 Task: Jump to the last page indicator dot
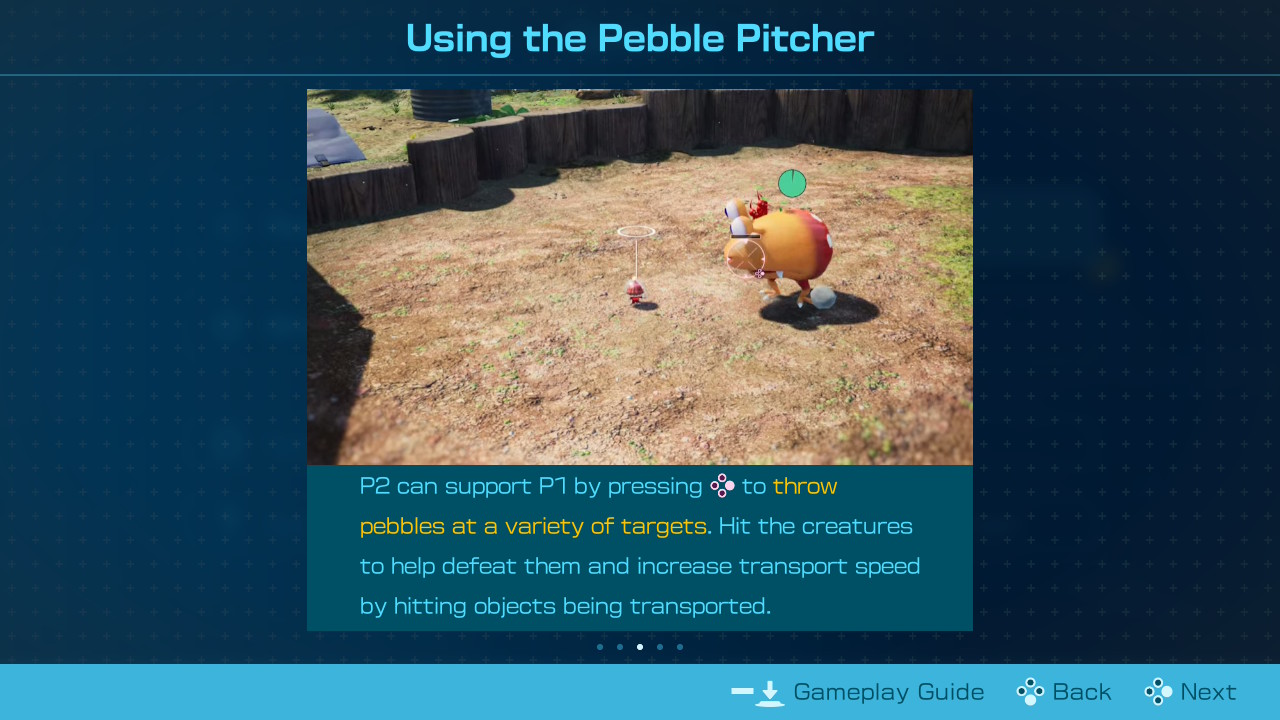click(x=680, y=647)
